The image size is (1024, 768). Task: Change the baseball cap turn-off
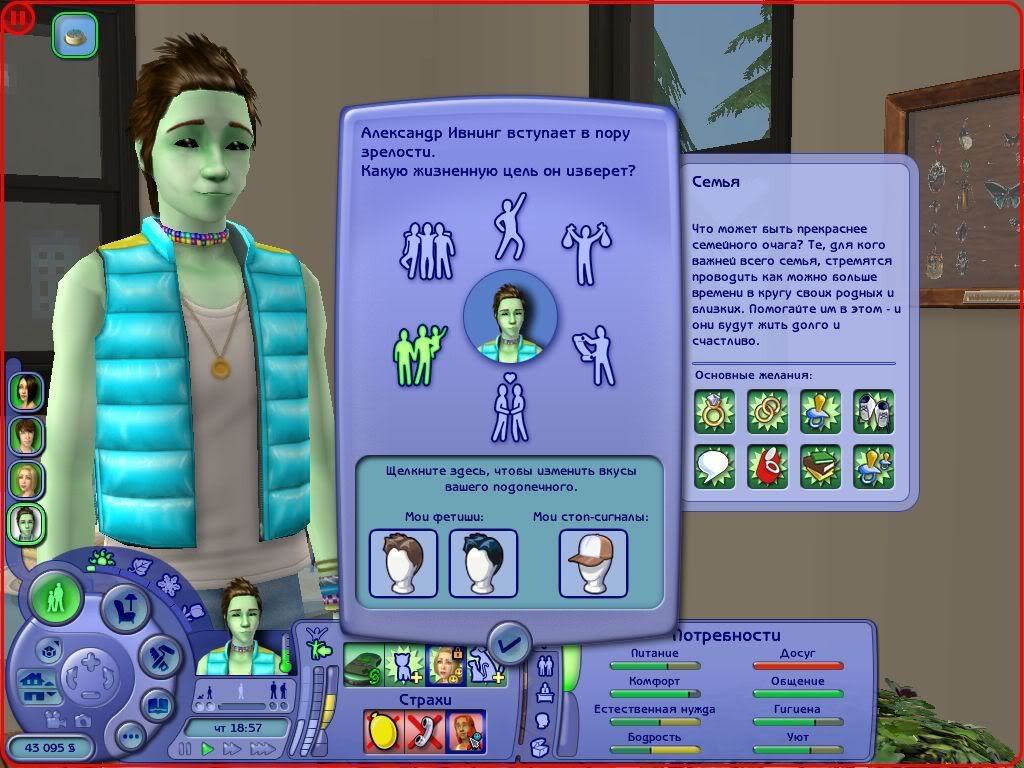[x=593, y=563]
